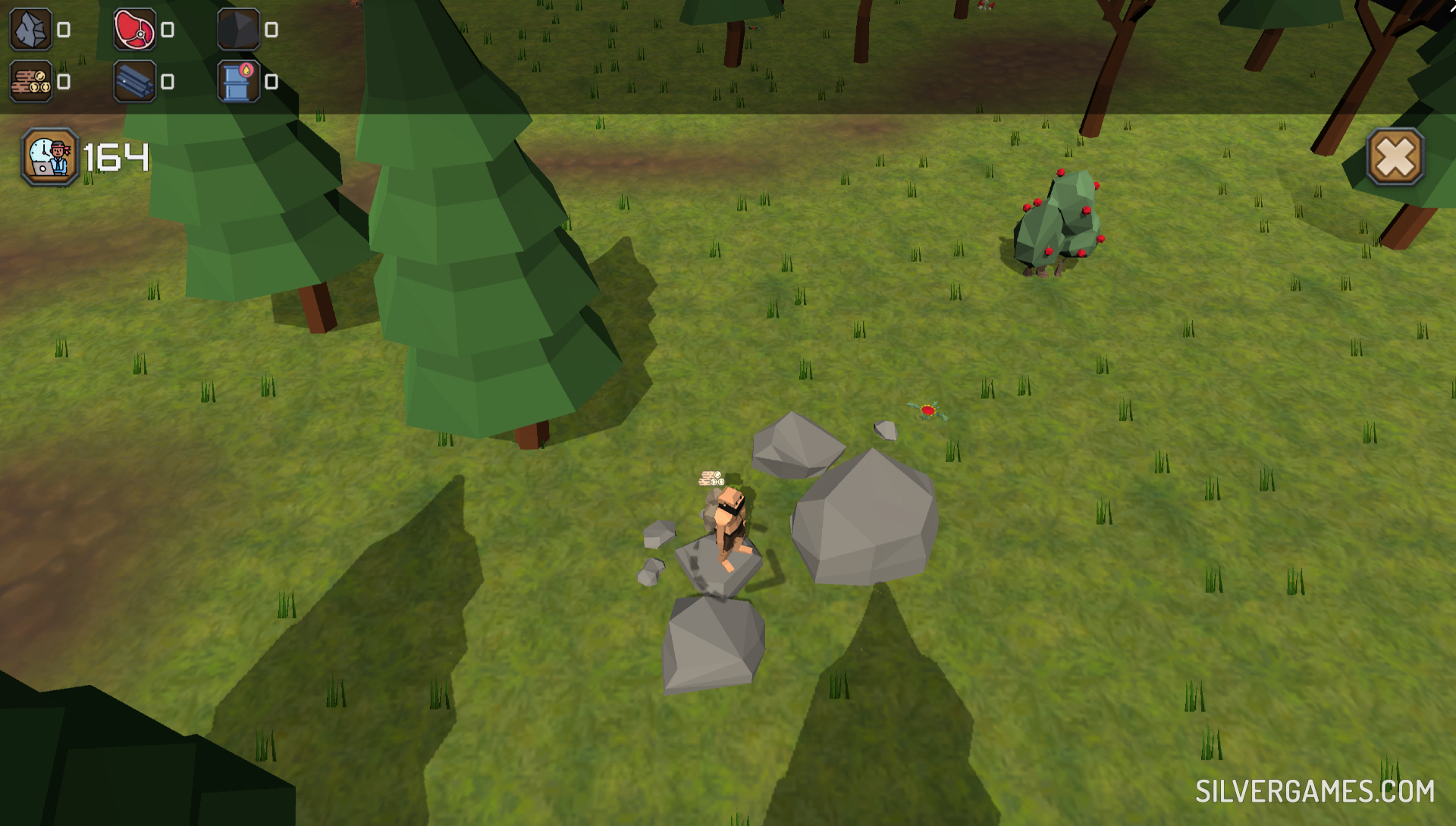Select the wood logs resource icon
The image size is (1456, 826).
(31, 81)
